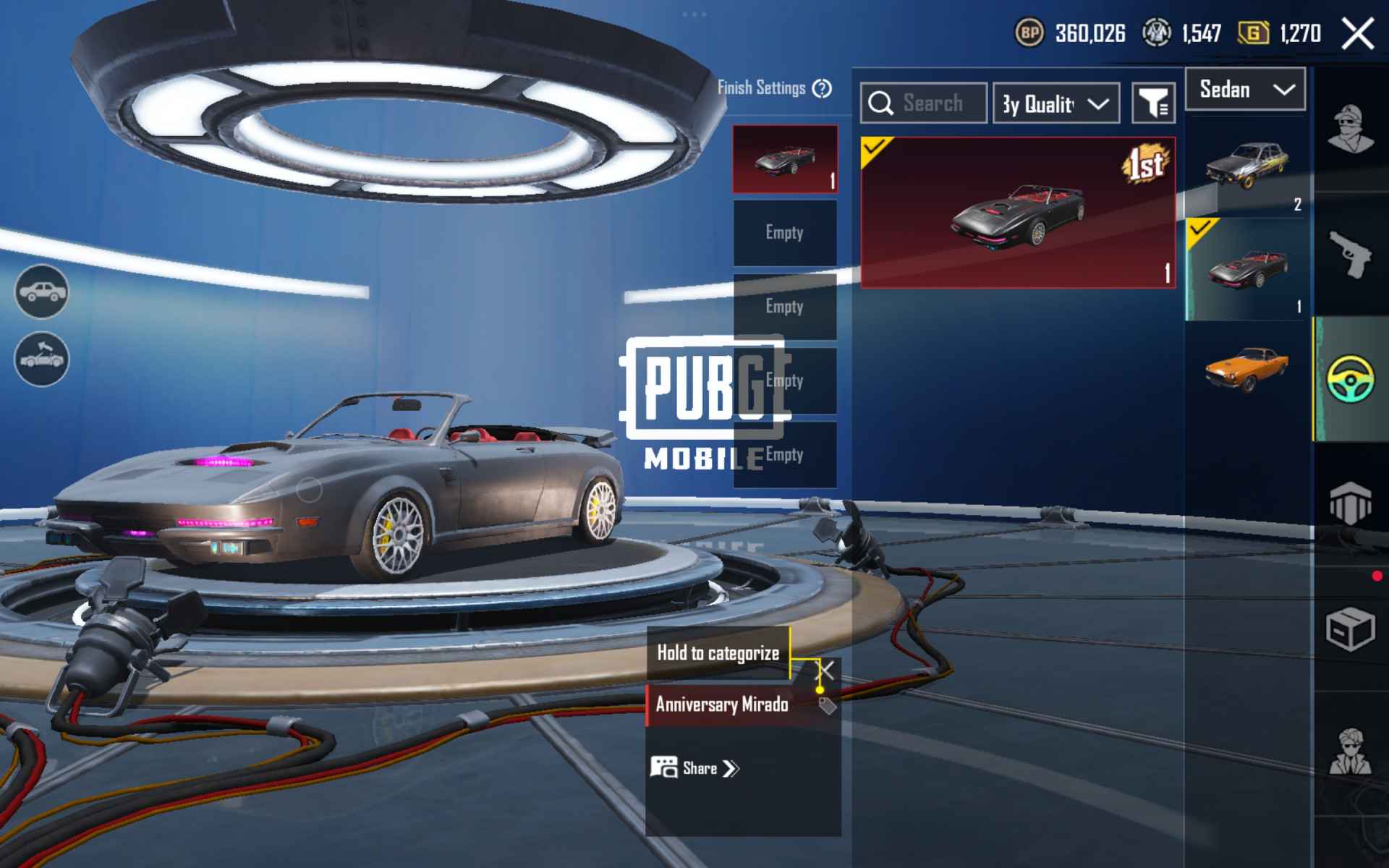Toggle the car side view button

(42, 292)
